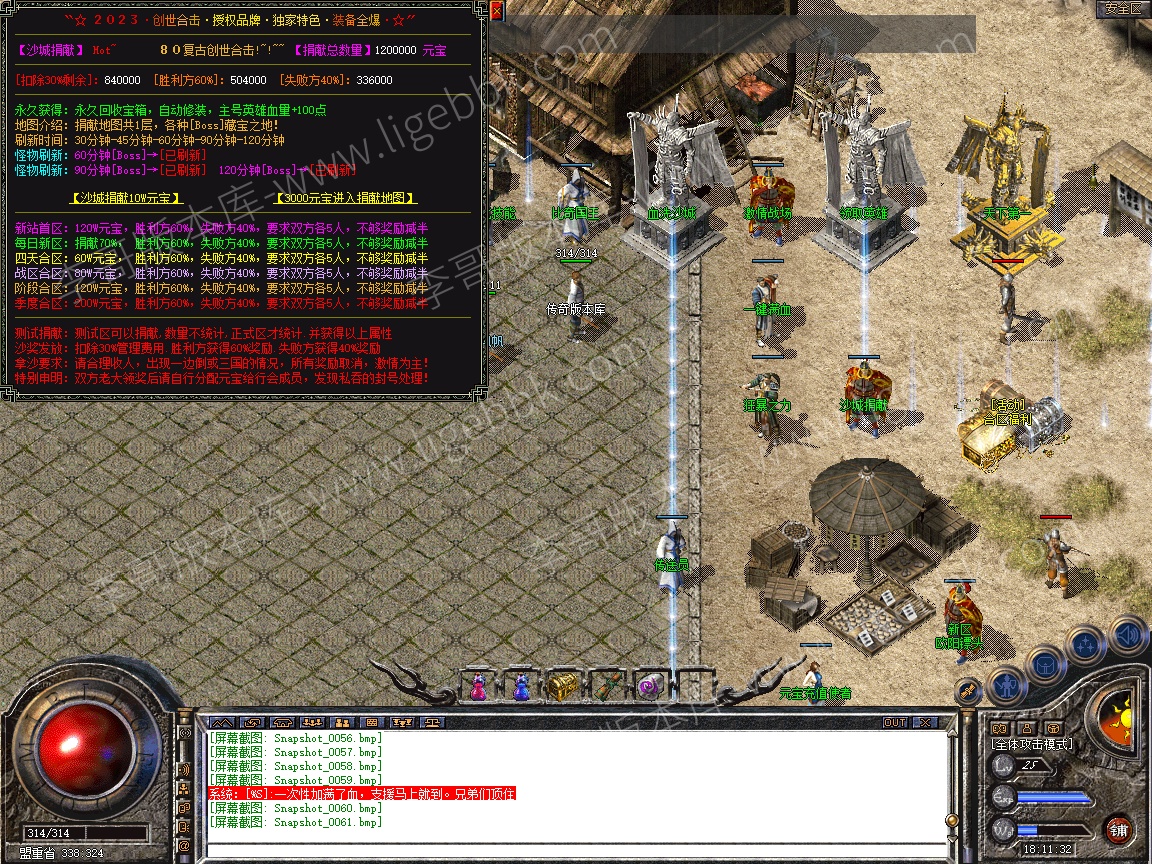This screenshot has width=1152, height=864.
Task: Click the X button beside OUT
Action: 925,722
